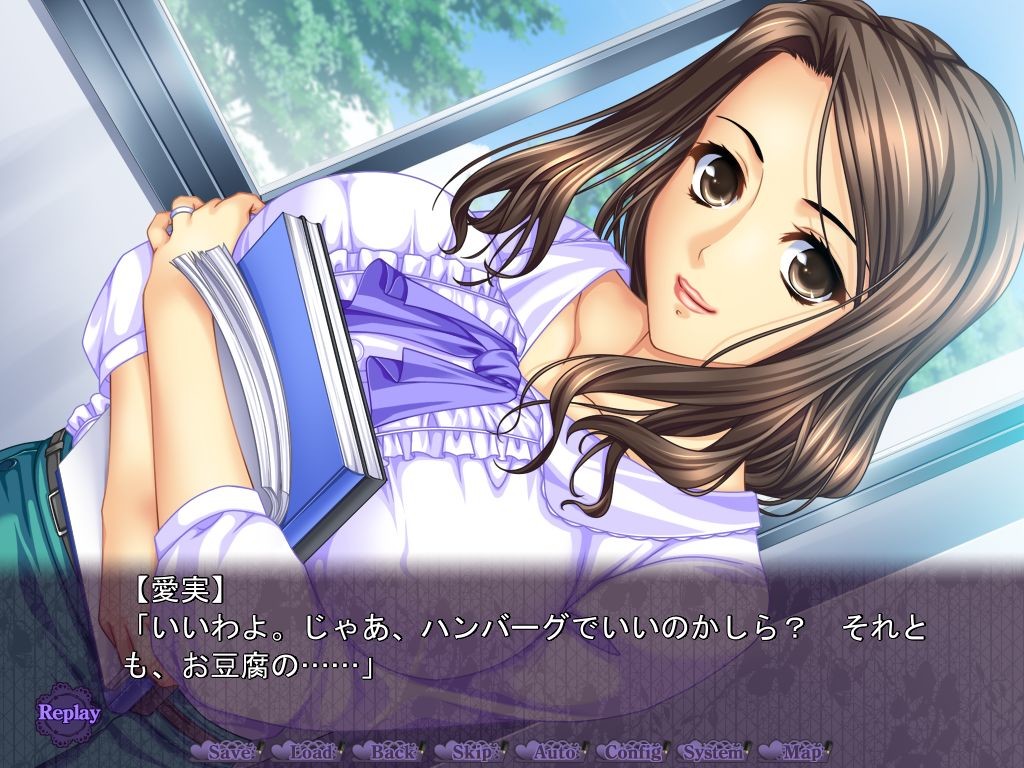Viewport: 1024px width, 768px height.
Task: Go Back to the previous line
Action: (x=391, y=751)
